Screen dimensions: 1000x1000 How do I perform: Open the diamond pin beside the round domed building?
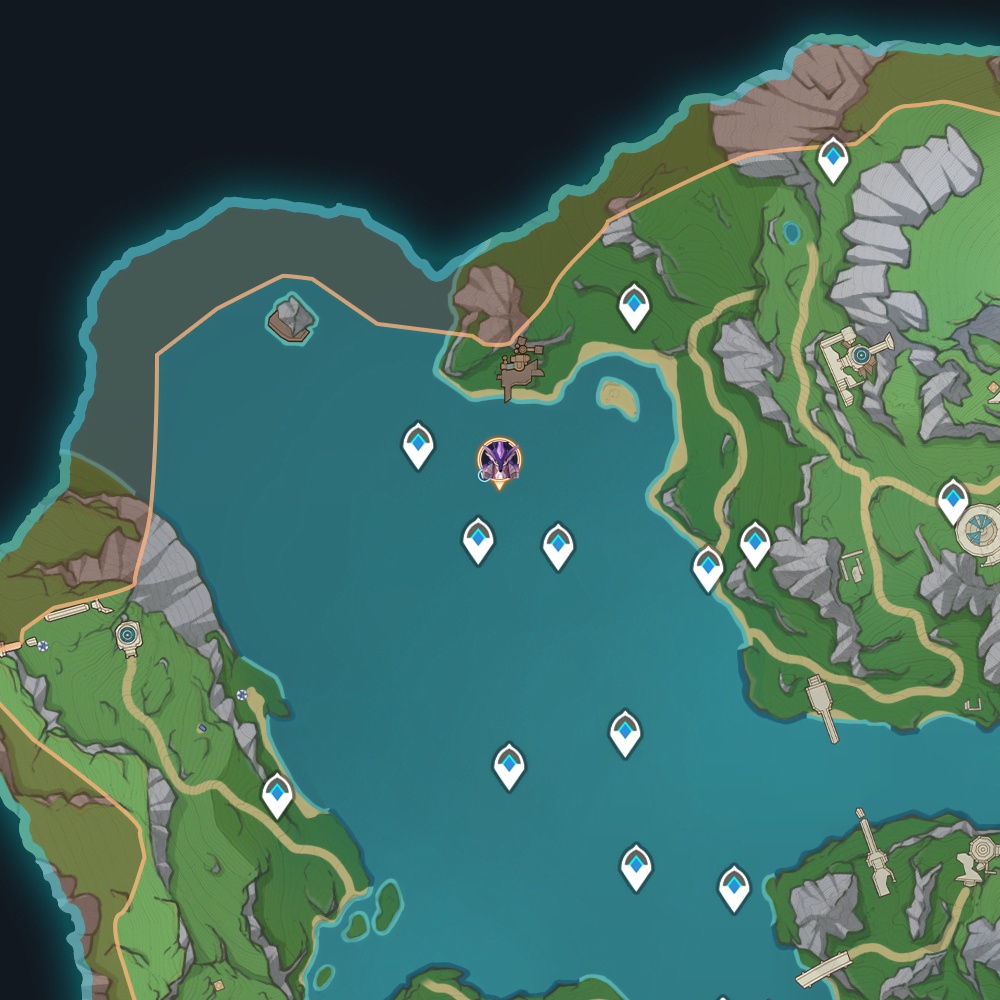pyautogui.click(x=953, y=500)
